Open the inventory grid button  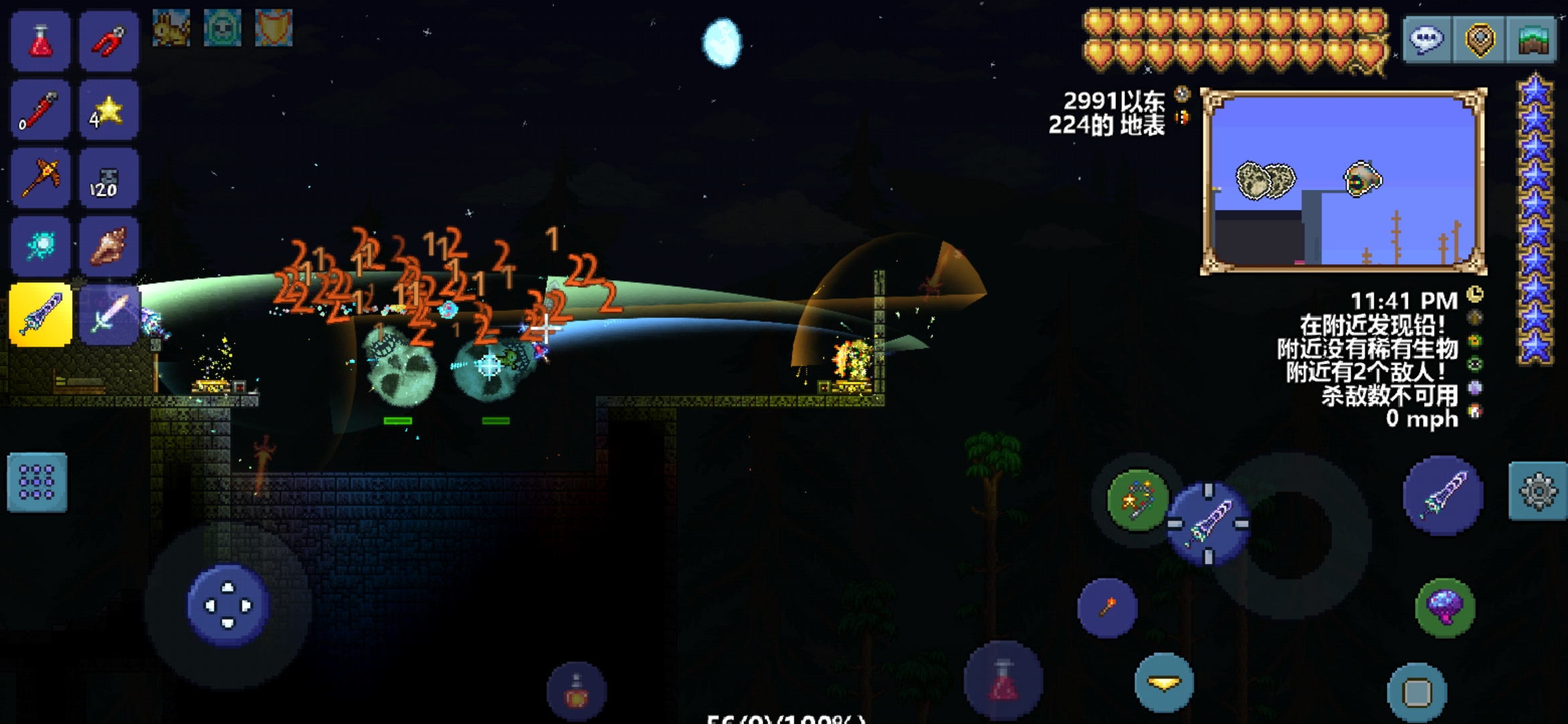[37, 483]
